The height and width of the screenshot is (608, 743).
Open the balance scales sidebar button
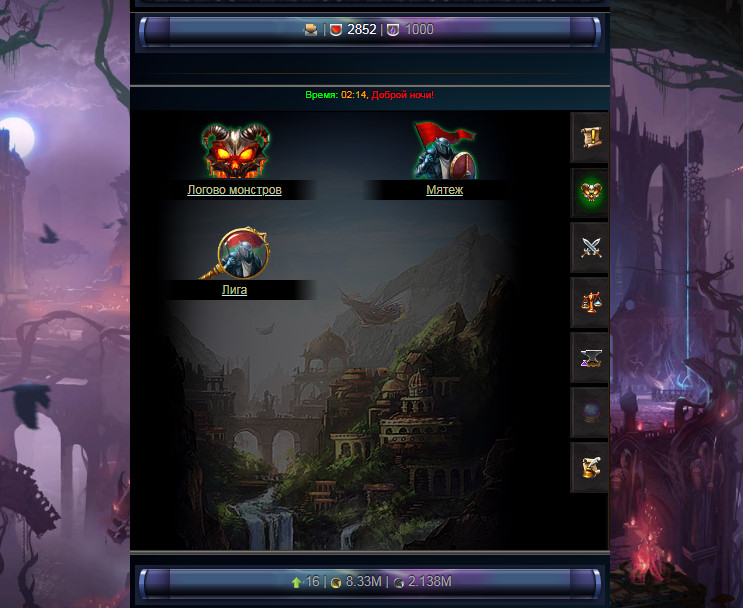[589, 302]
